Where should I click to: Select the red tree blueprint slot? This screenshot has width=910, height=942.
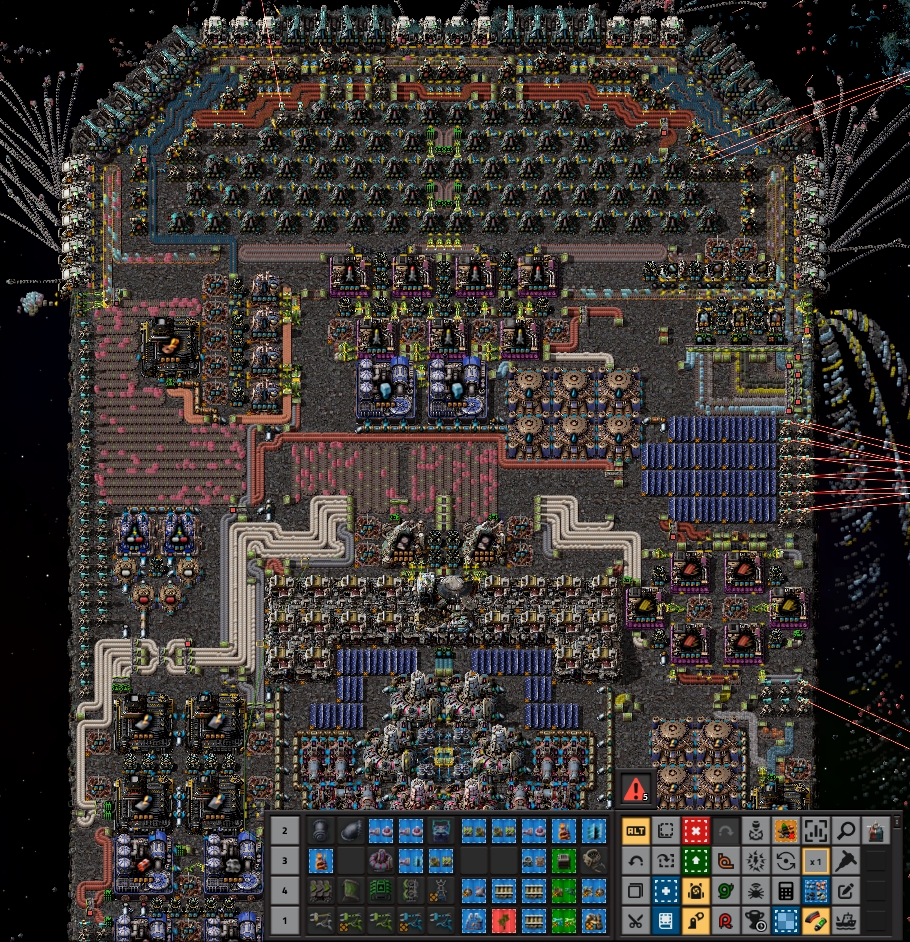pyautogui.click(x=501, y=920)
